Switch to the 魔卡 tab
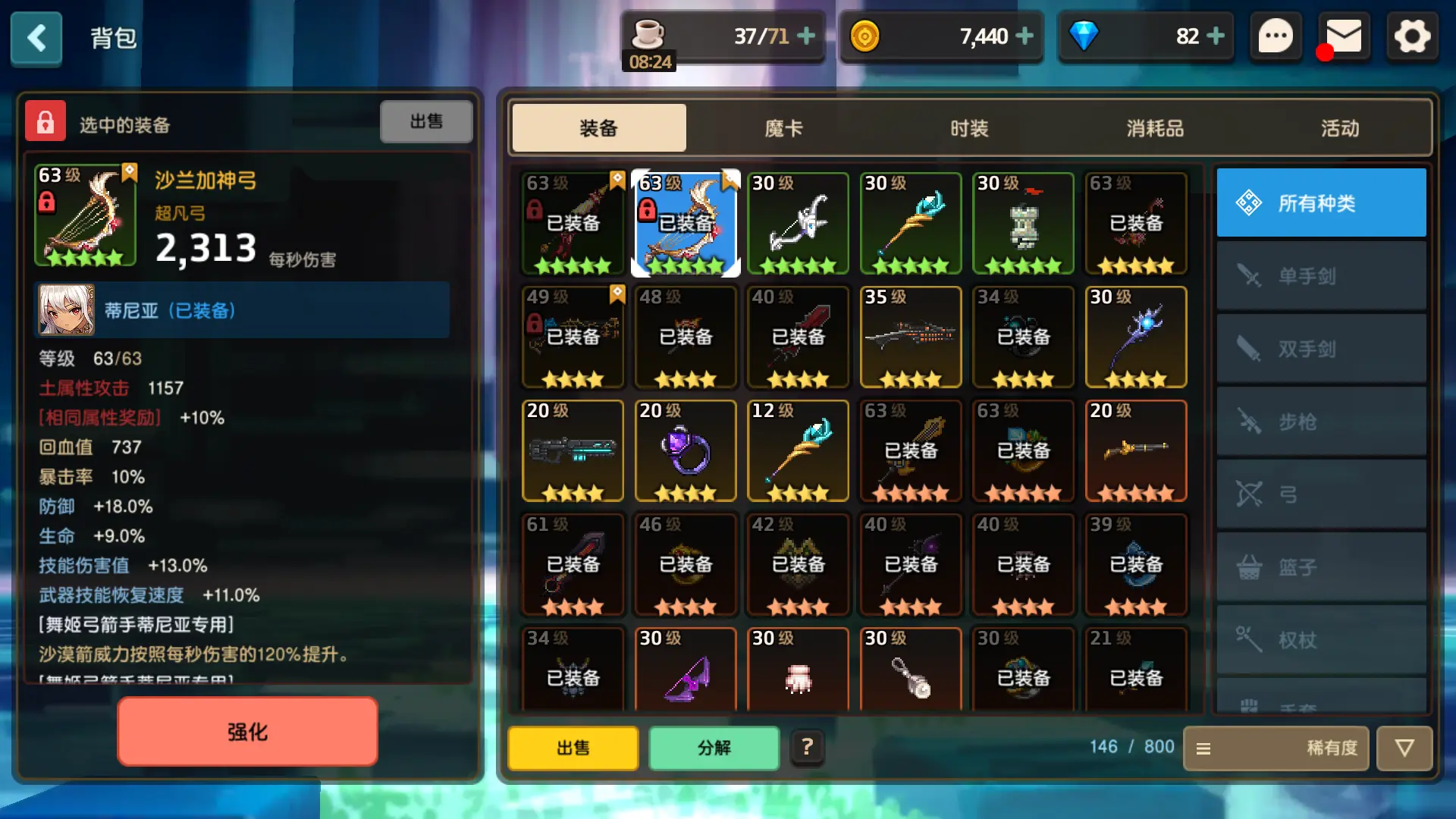This screenshot has height=819, width=1456. coord(783,128)
